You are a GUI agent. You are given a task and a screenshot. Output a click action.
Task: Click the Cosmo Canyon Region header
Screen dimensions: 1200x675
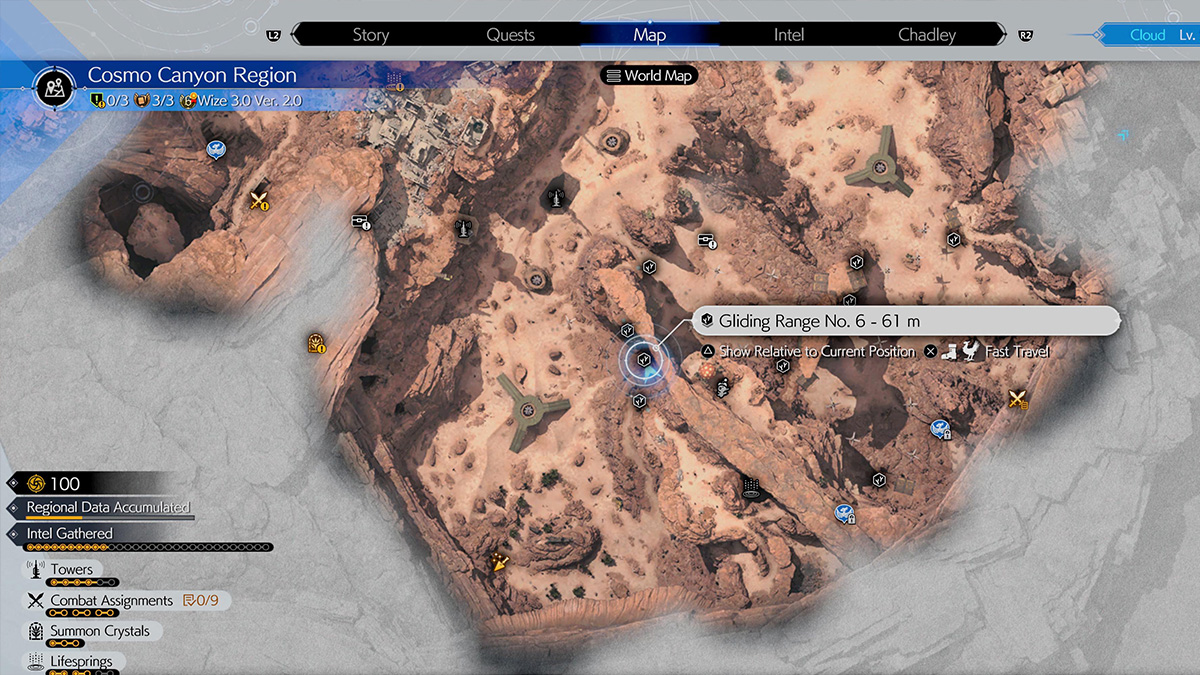(x=192, y=76)
